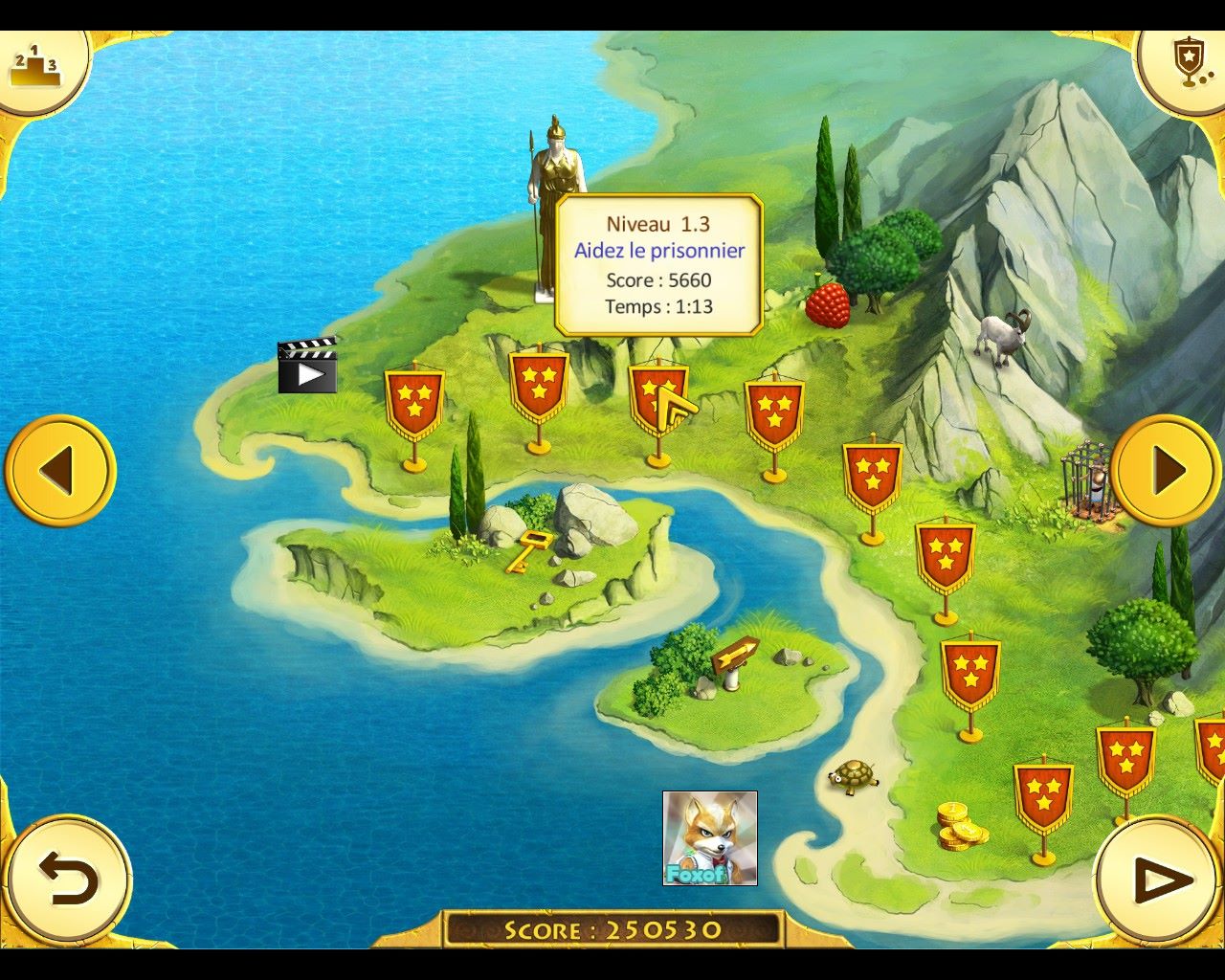Watch the clapperboard cutscene video
This screenshot has width=1225, height=980.
(x=307, y=367)
